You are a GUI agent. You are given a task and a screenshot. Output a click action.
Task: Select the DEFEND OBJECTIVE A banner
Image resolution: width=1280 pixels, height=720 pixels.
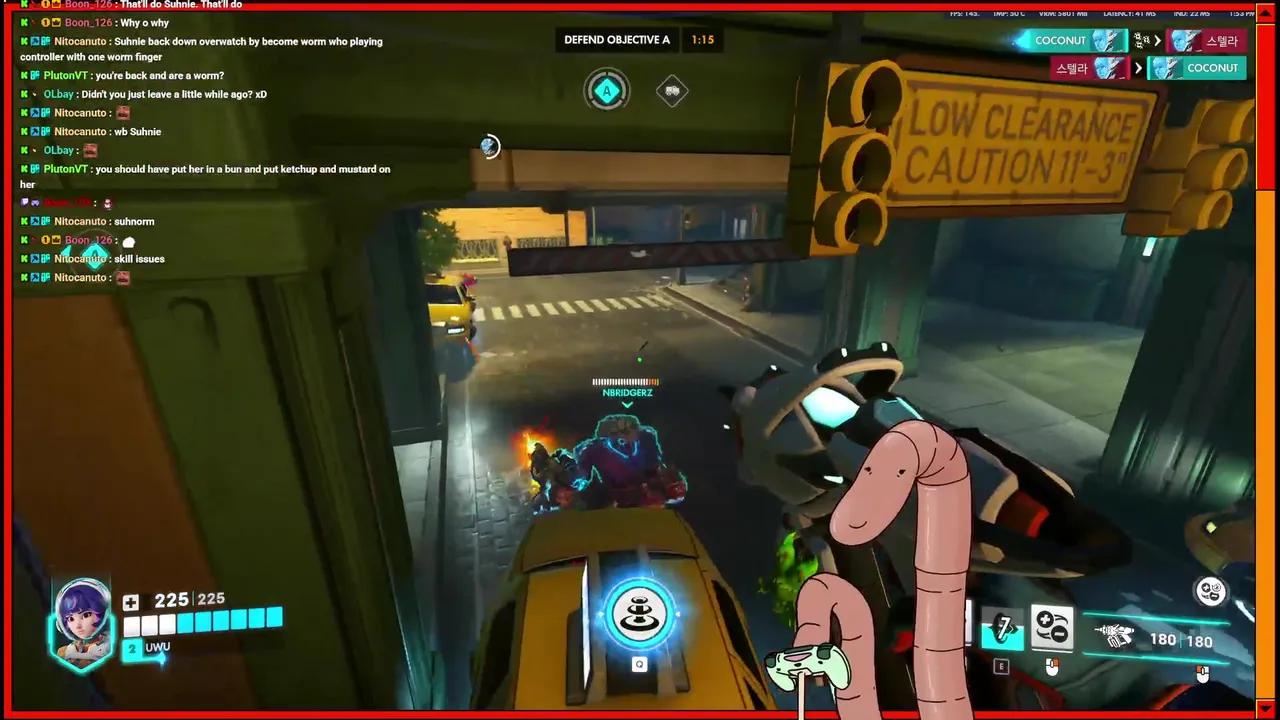(x=617, y=40)
